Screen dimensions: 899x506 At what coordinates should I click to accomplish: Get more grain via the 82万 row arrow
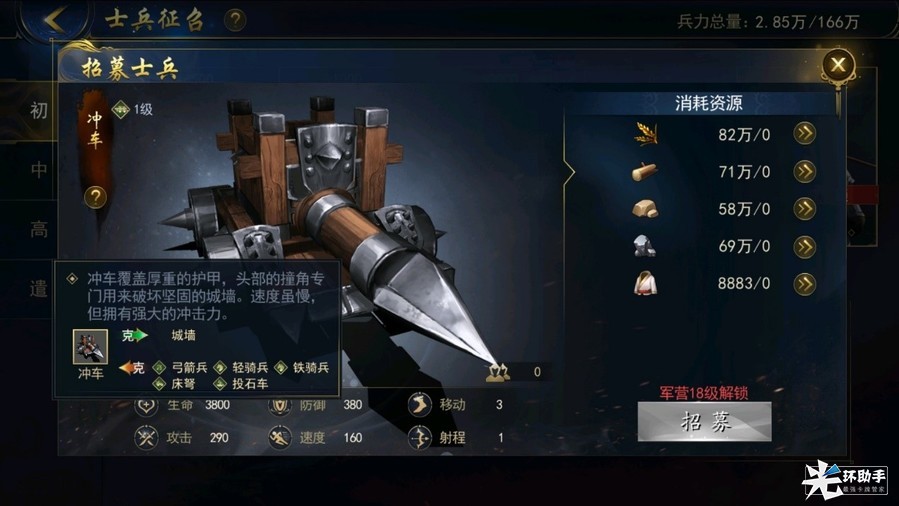(804, 134)
